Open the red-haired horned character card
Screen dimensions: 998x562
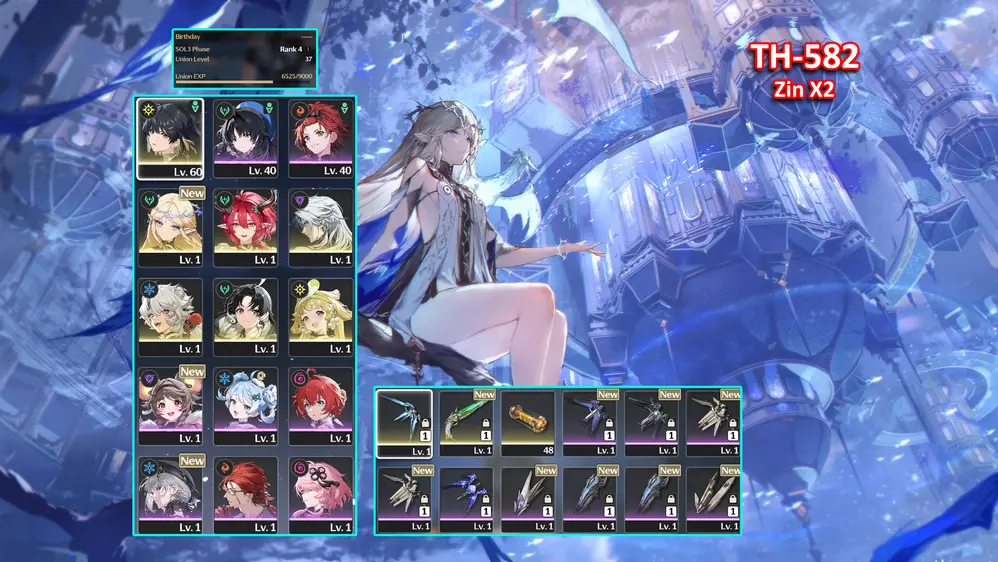tap(245, 228)
